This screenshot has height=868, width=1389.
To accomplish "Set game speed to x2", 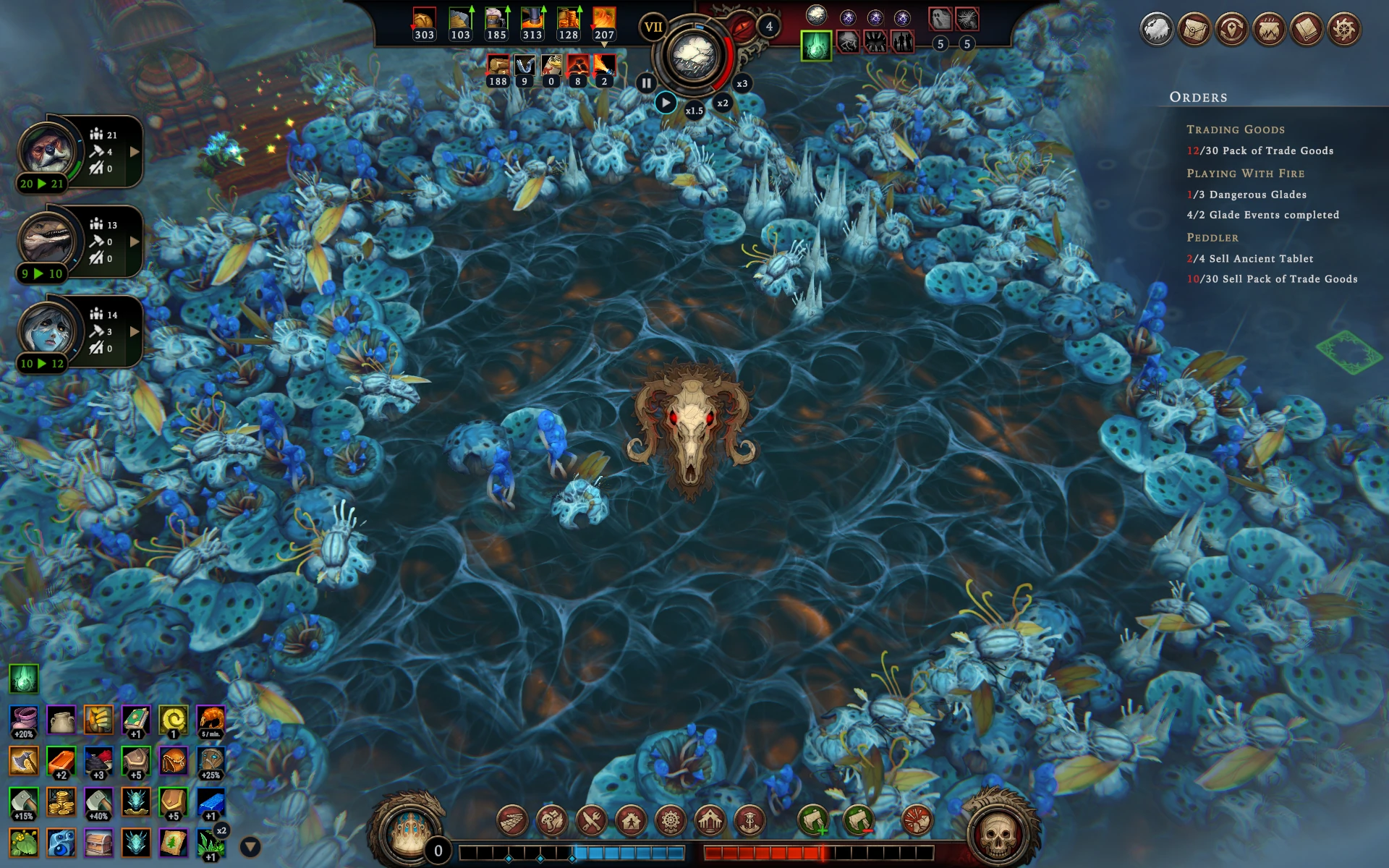I will pos(722,103).
